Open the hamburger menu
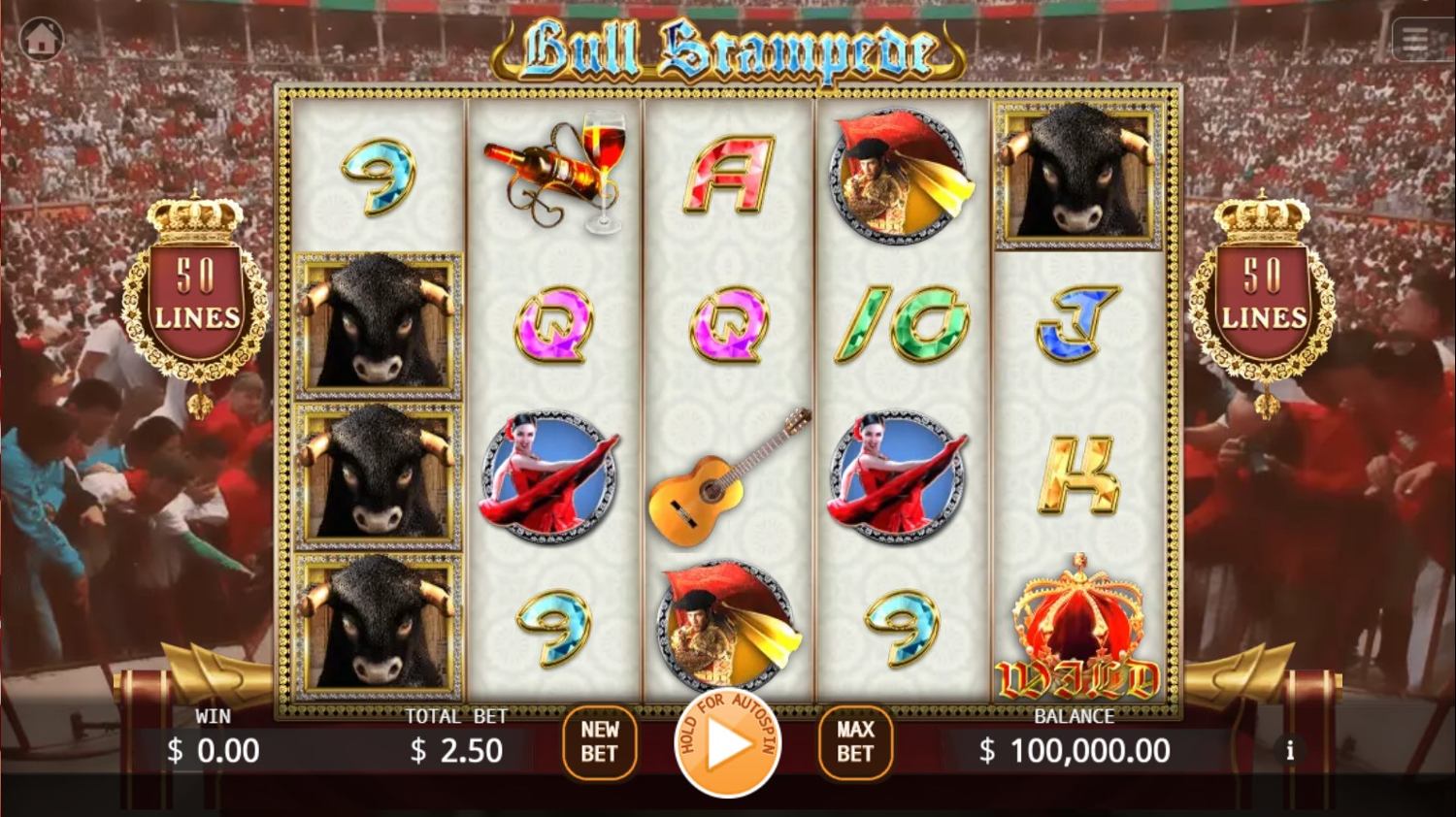The width and height of the screenshot is (1456, 817). tap(1415, 40)
